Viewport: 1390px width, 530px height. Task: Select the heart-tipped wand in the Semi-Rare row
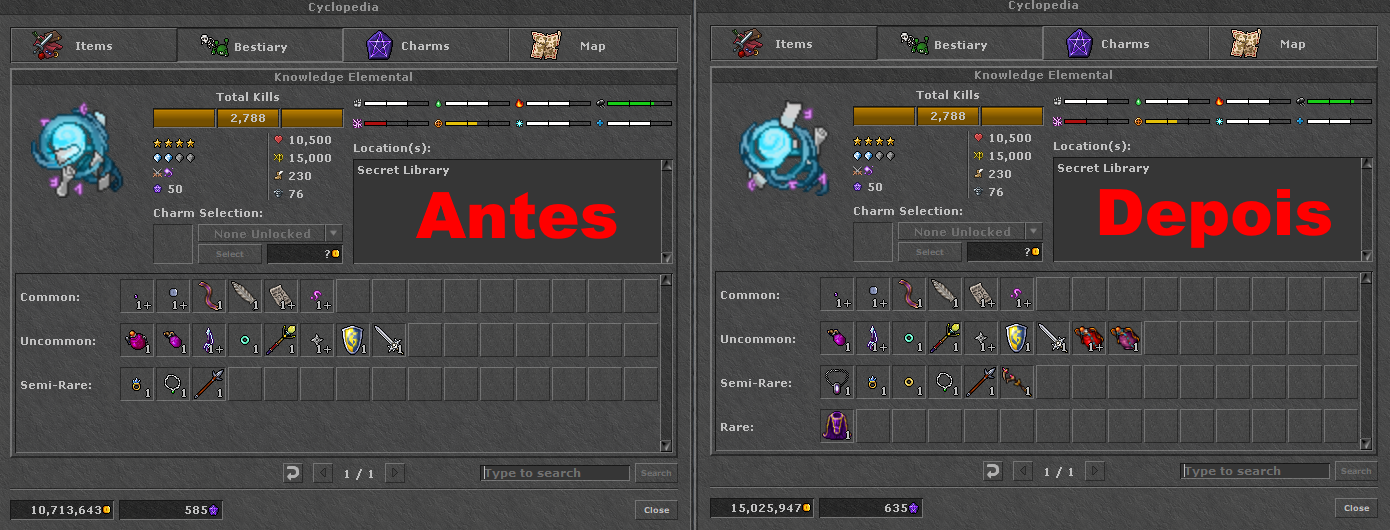pyautogui.click(x=1017, y=383)
